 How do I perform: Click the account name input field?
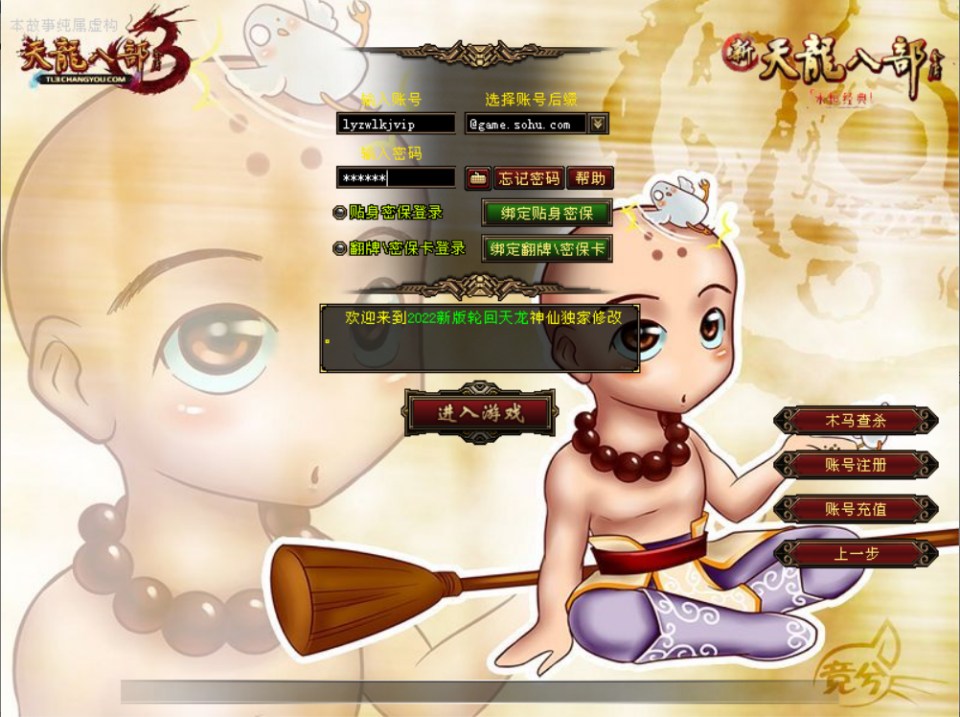395,124
